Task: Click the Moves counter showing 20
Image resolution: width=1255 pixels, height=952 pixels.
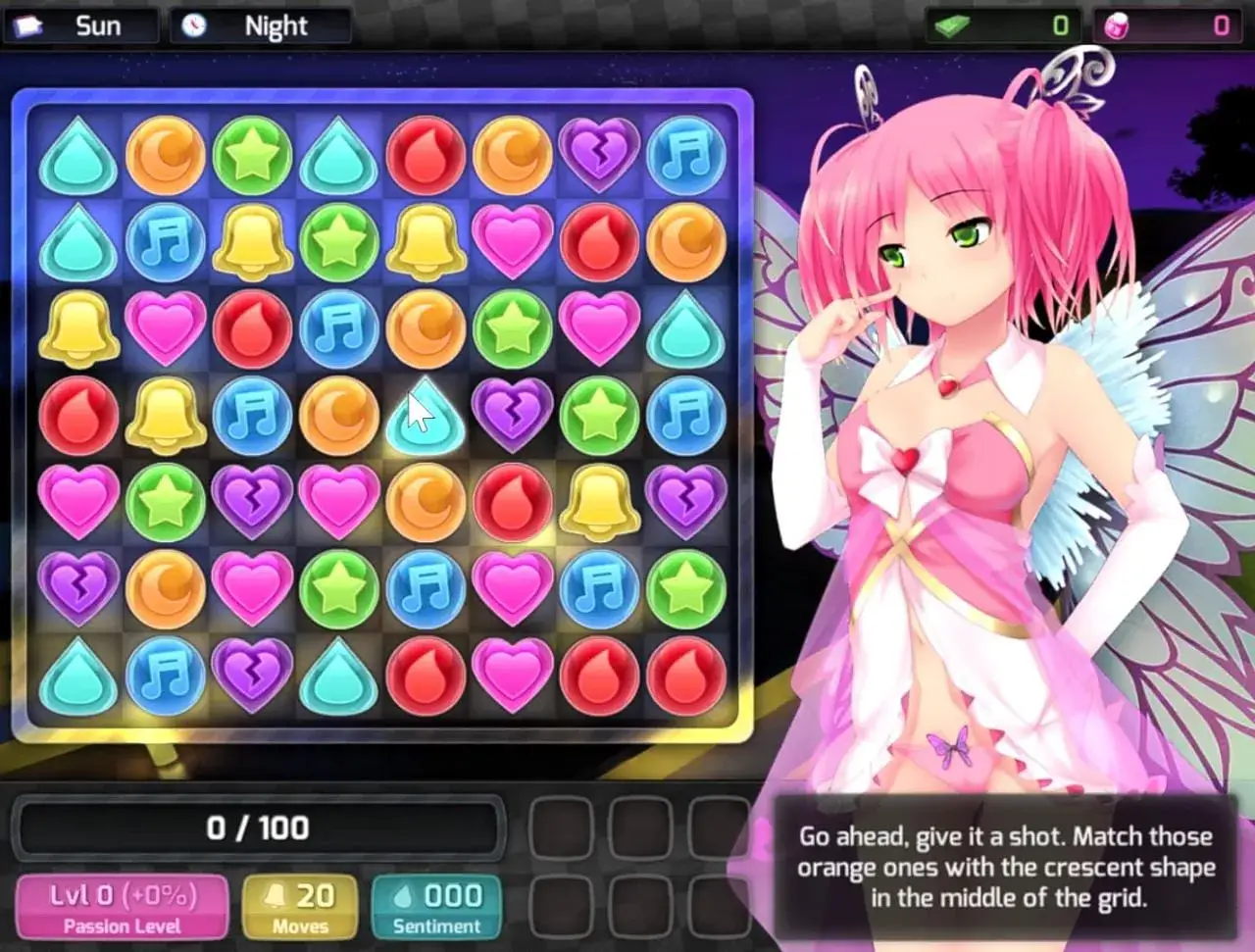Action: tap(299, 907)
